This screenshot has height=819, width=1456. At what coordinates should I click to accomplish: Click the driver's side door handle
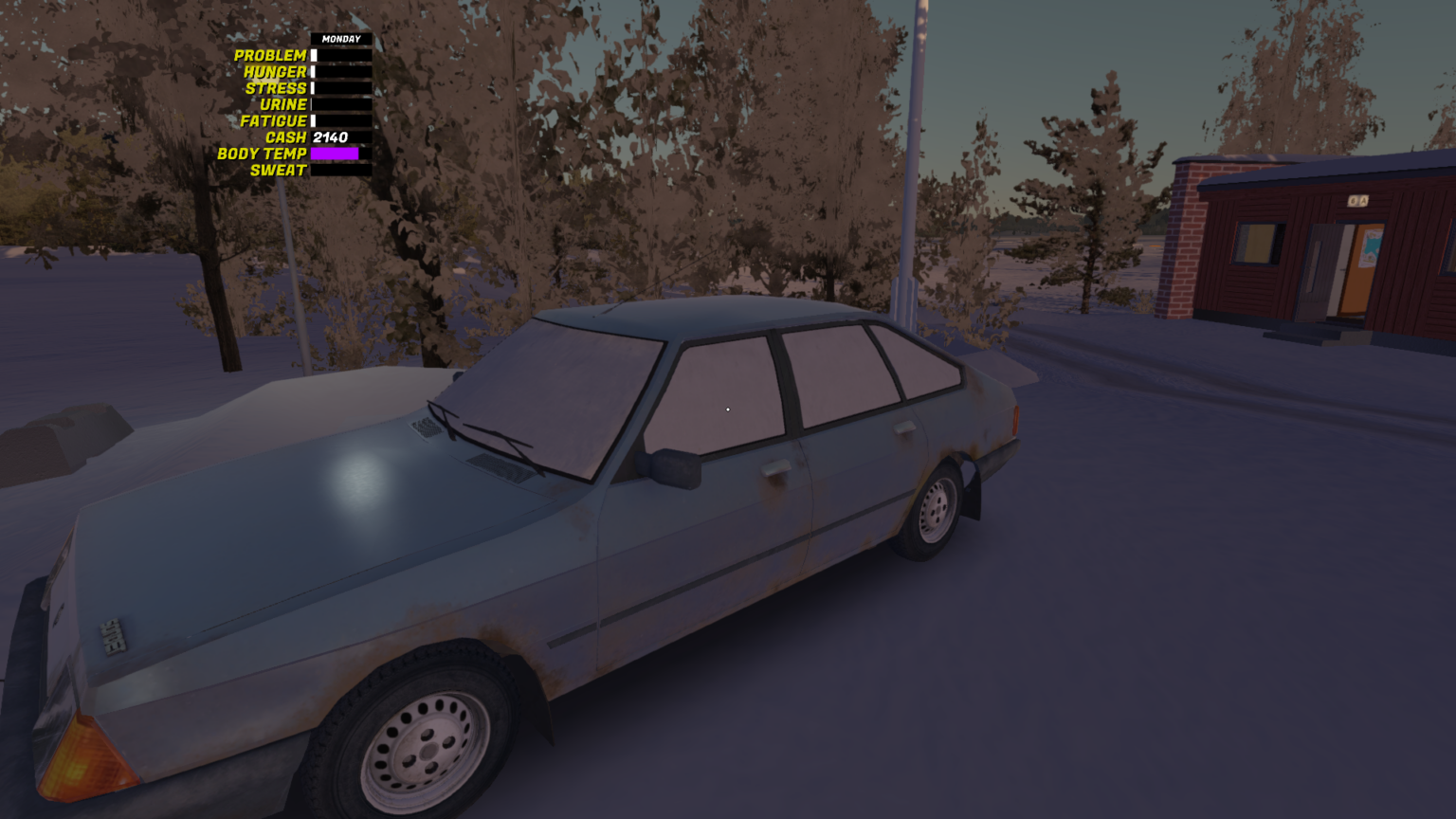[775, 469]
